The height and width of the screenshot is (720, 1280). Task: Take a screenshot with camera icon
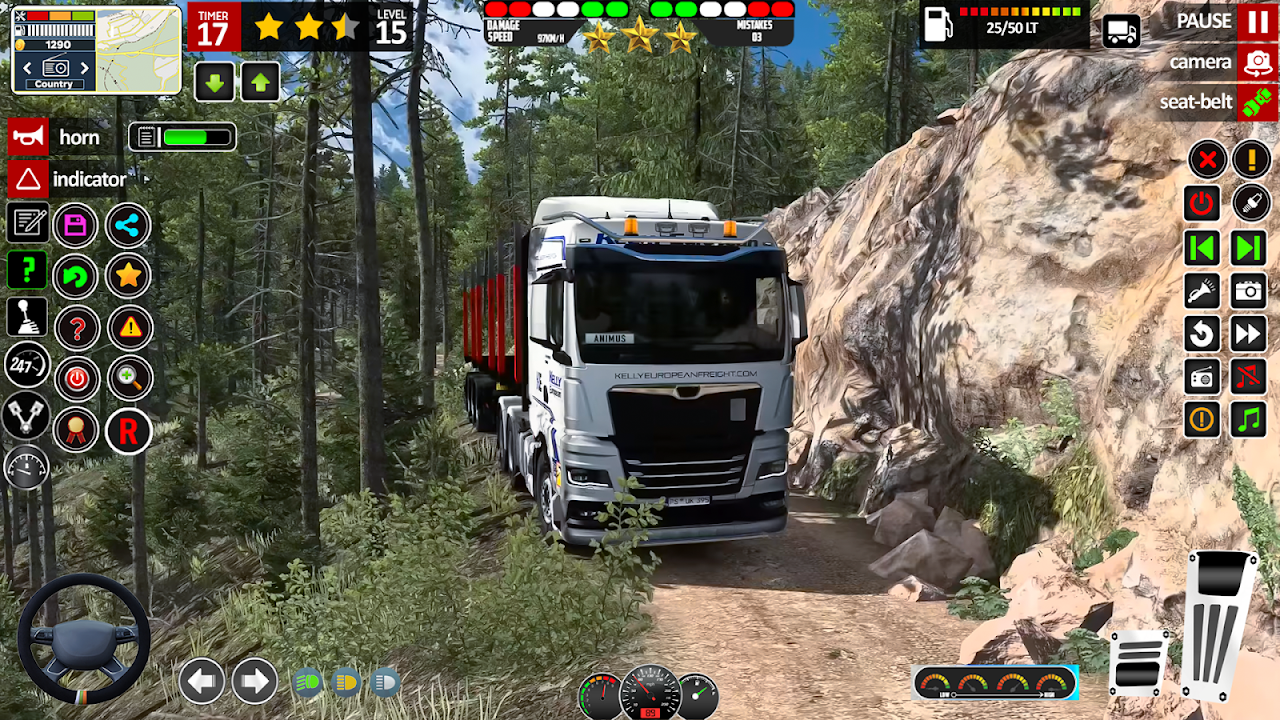pos(1249,291)
